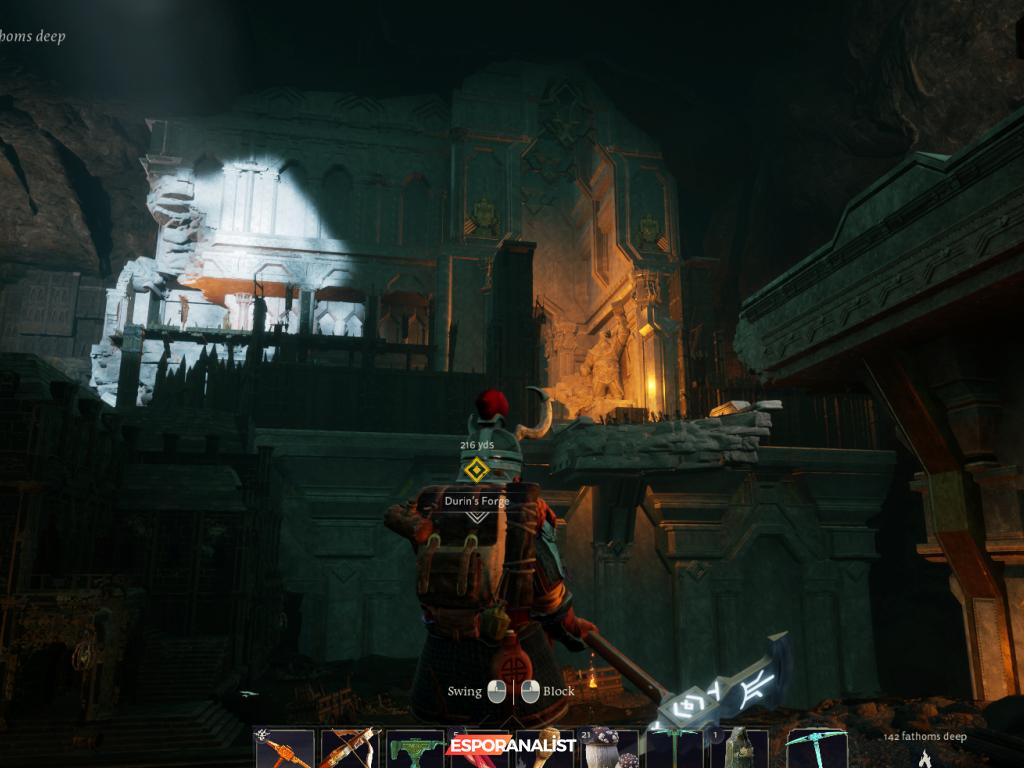The height and width of the screenshot is (768, 1024).
Task: Click the Durin's Forge waypoint marker
Action: pyautogui.click(x=477, y=469)
